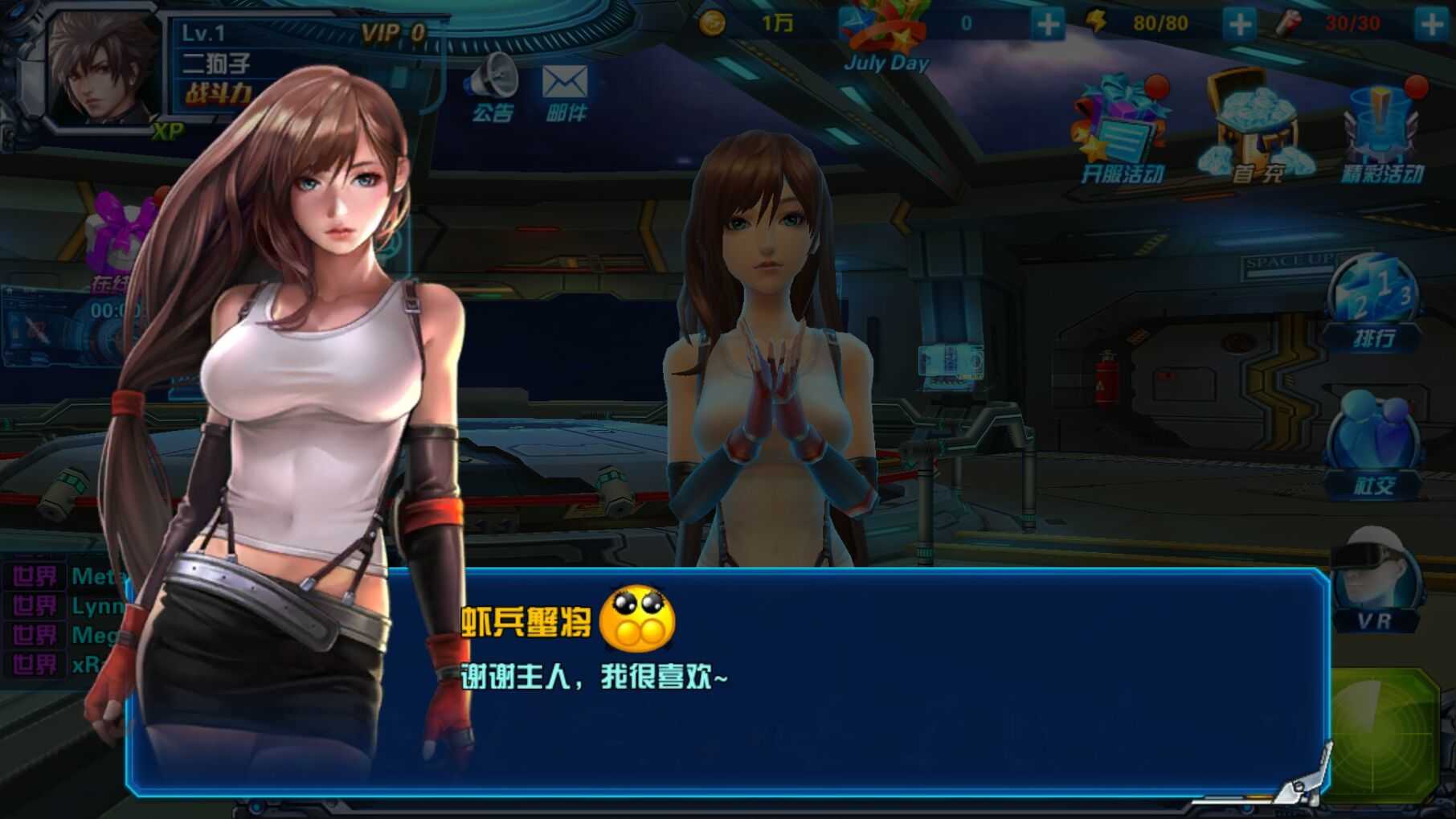
Task: Open the July Day event icon
Action: coord(885,36)
